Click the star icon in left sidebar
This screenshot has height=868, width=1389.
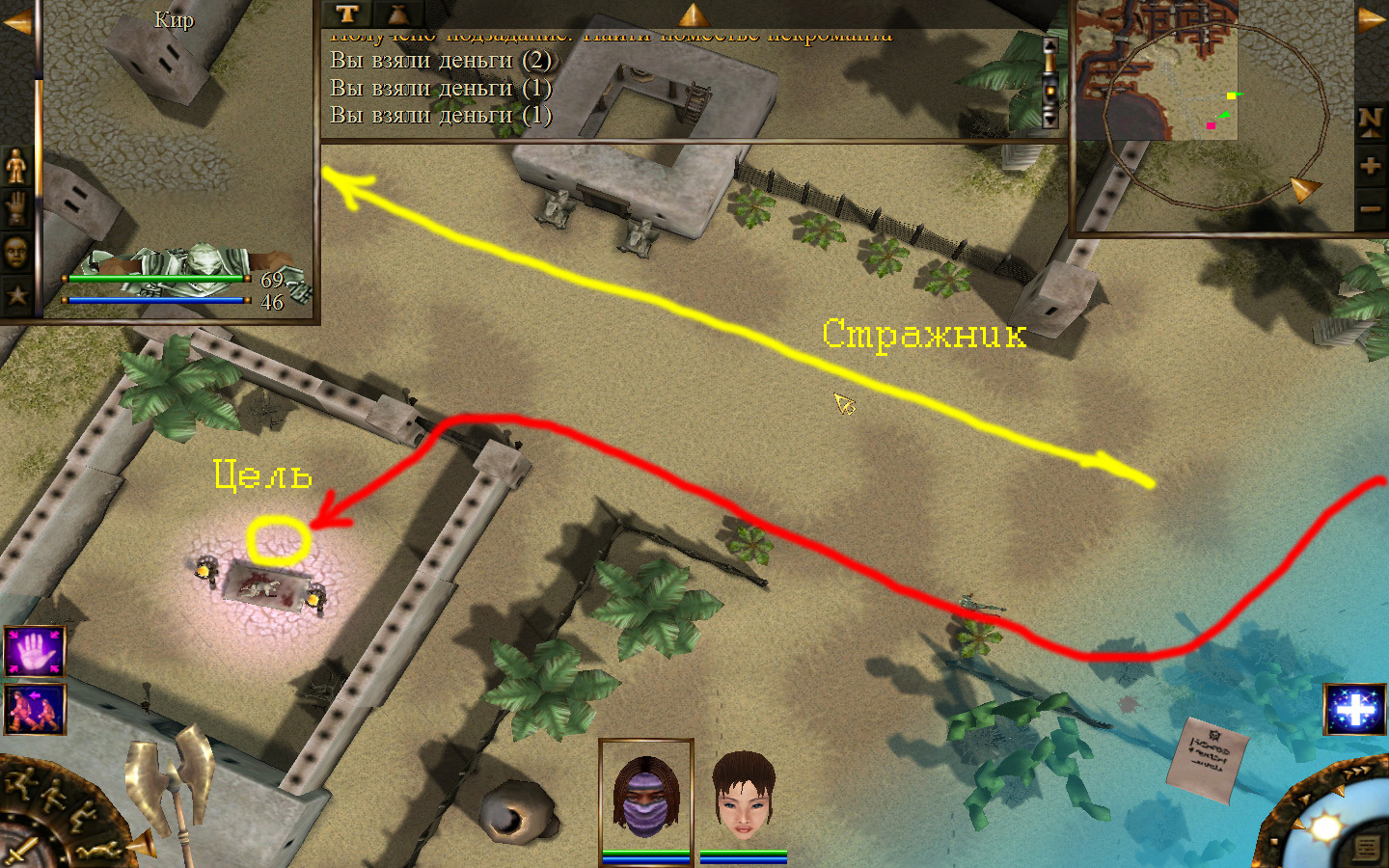coord(16,294)
